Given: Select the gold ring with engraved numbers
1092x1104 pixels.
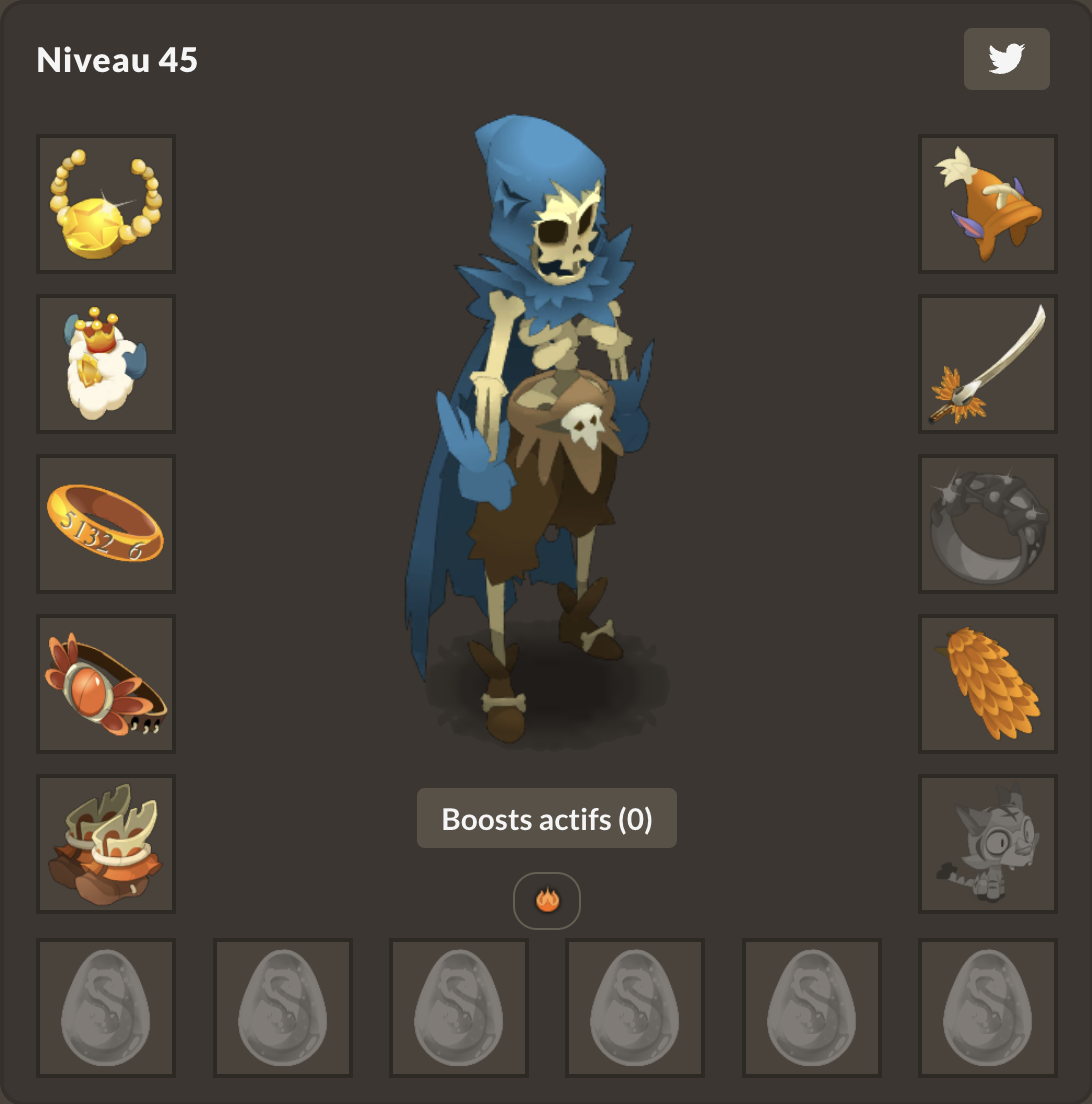Looking at the screenshot, I should click(106, 524).
